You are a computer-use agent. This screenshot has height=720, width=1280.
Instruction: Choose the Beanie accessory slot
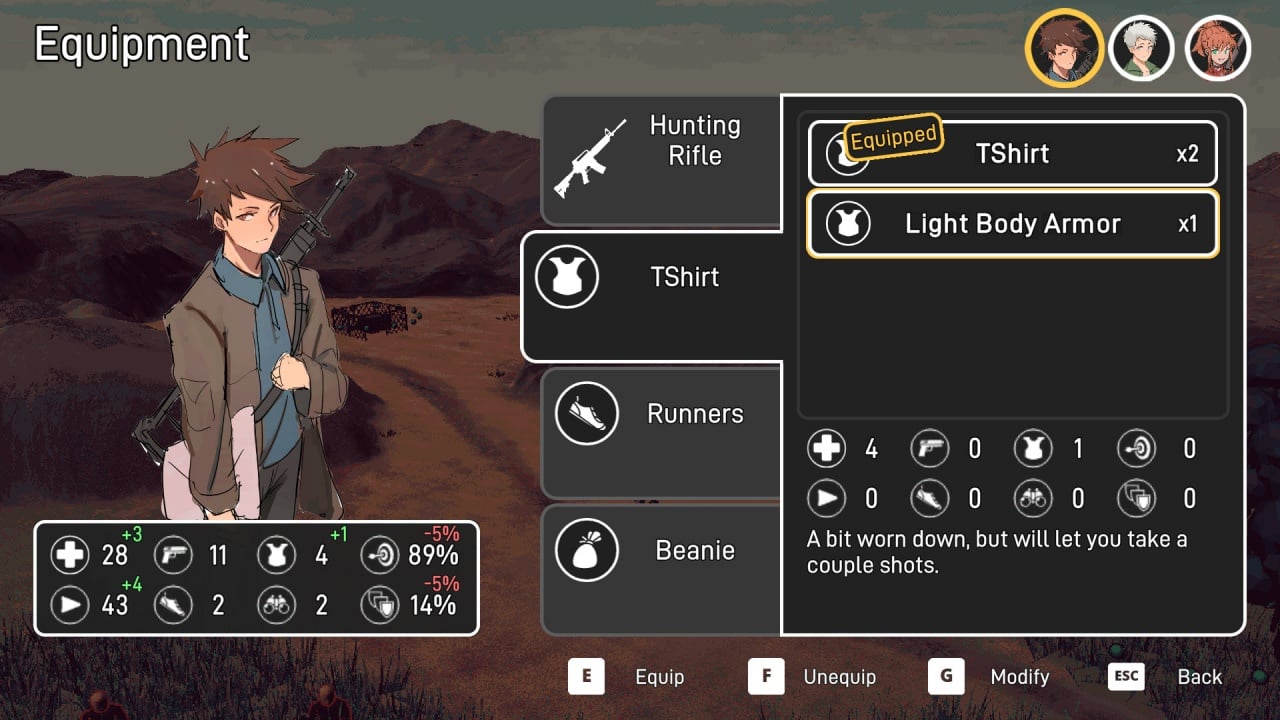coord(662,568)
